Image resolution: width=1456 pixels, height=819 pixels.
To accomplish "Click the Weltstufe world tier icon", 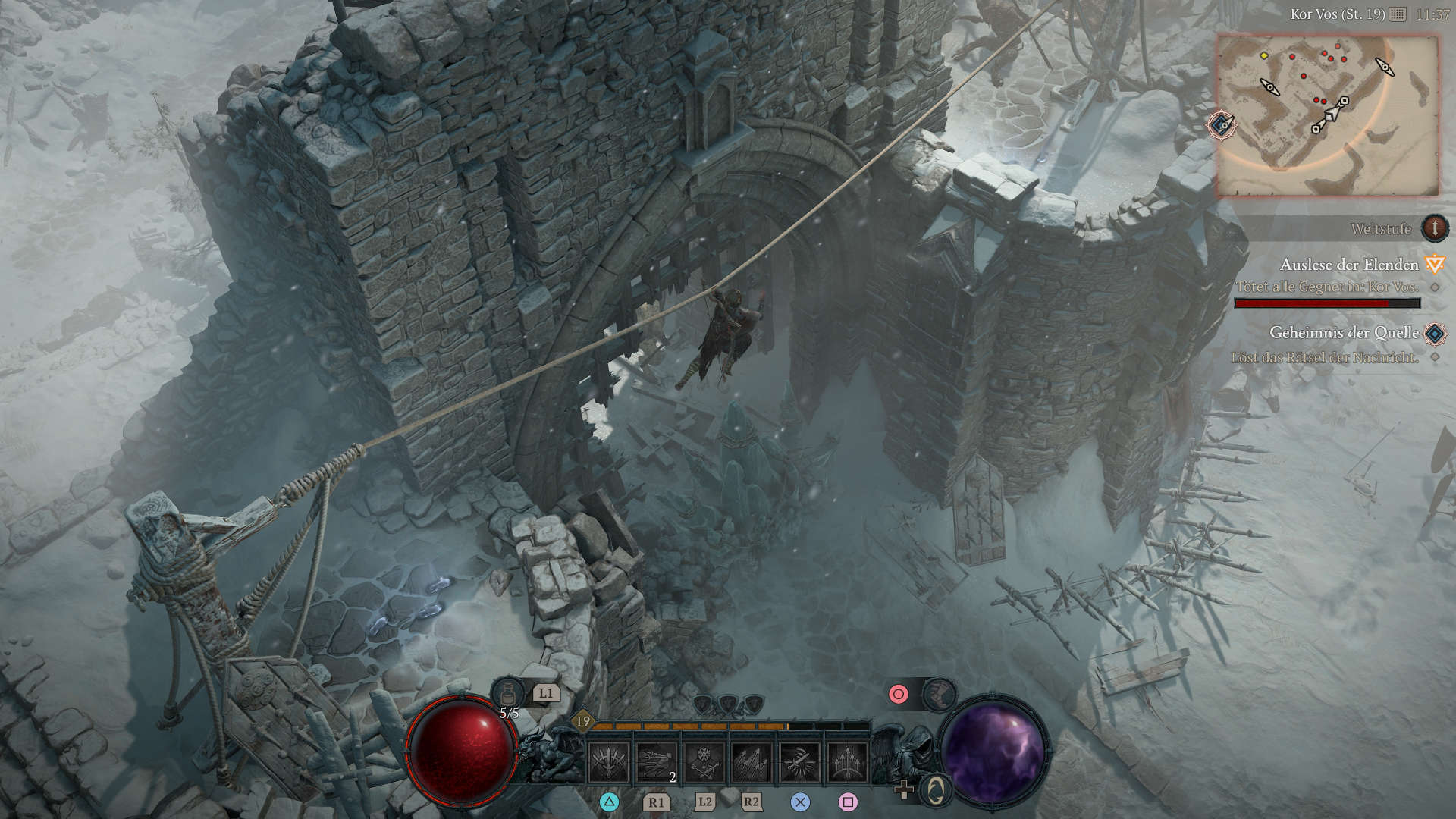I will point(1434,228).
